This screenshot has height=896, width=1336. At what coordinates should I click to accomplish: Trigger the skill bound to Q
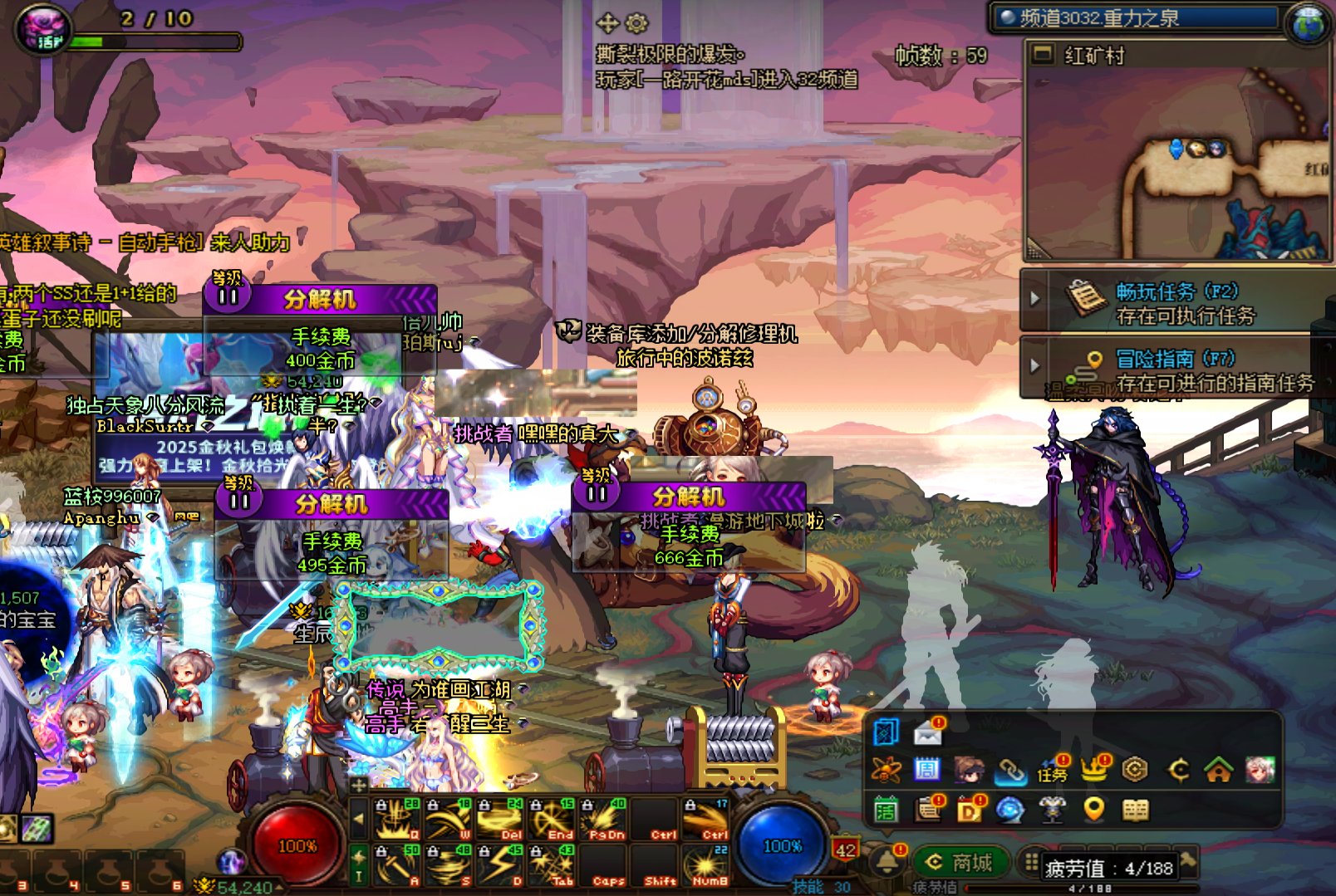(x=399, y=819)
